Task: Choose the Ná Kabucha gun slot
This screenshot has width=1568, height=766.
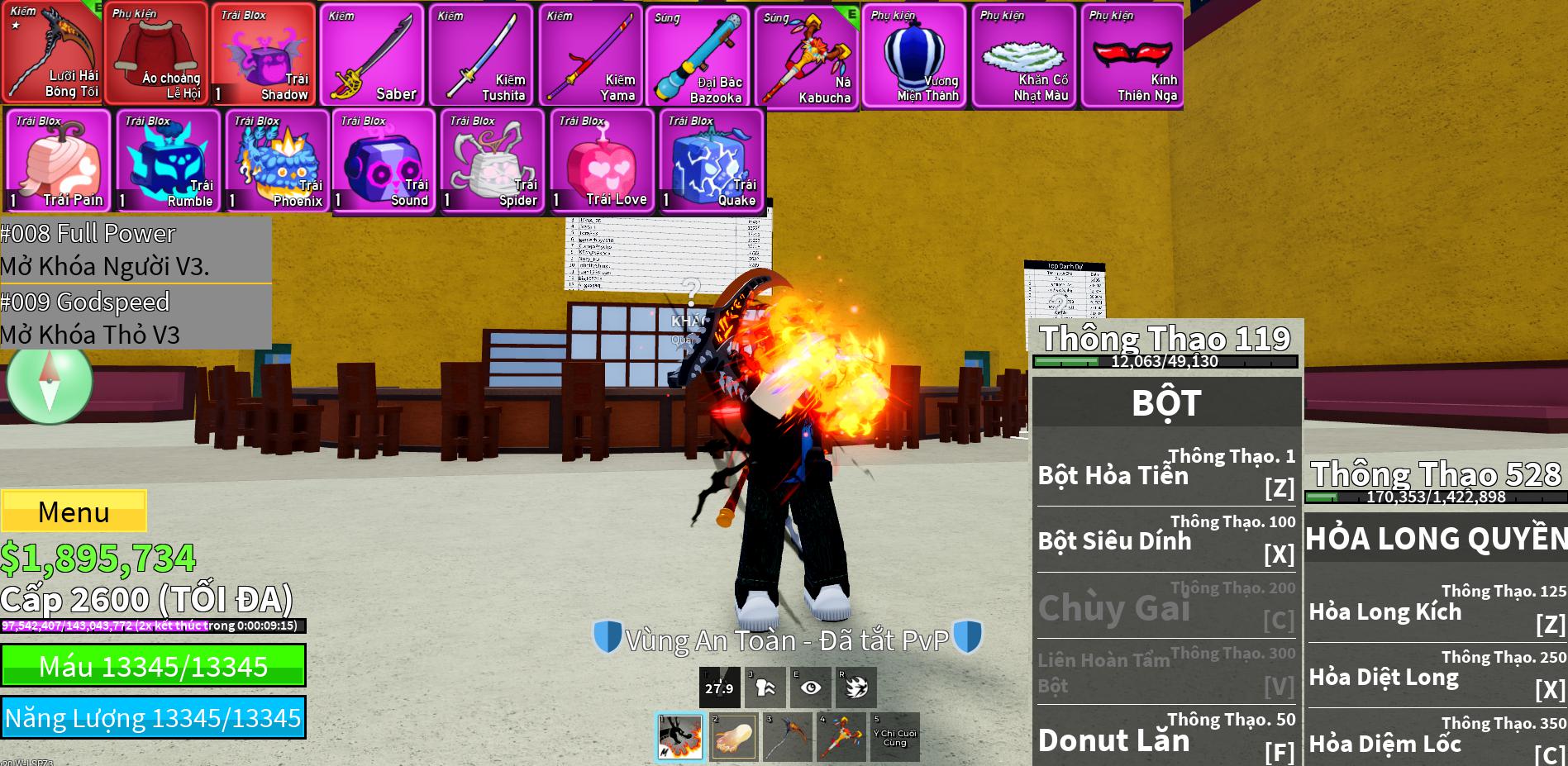Action: 807,56
